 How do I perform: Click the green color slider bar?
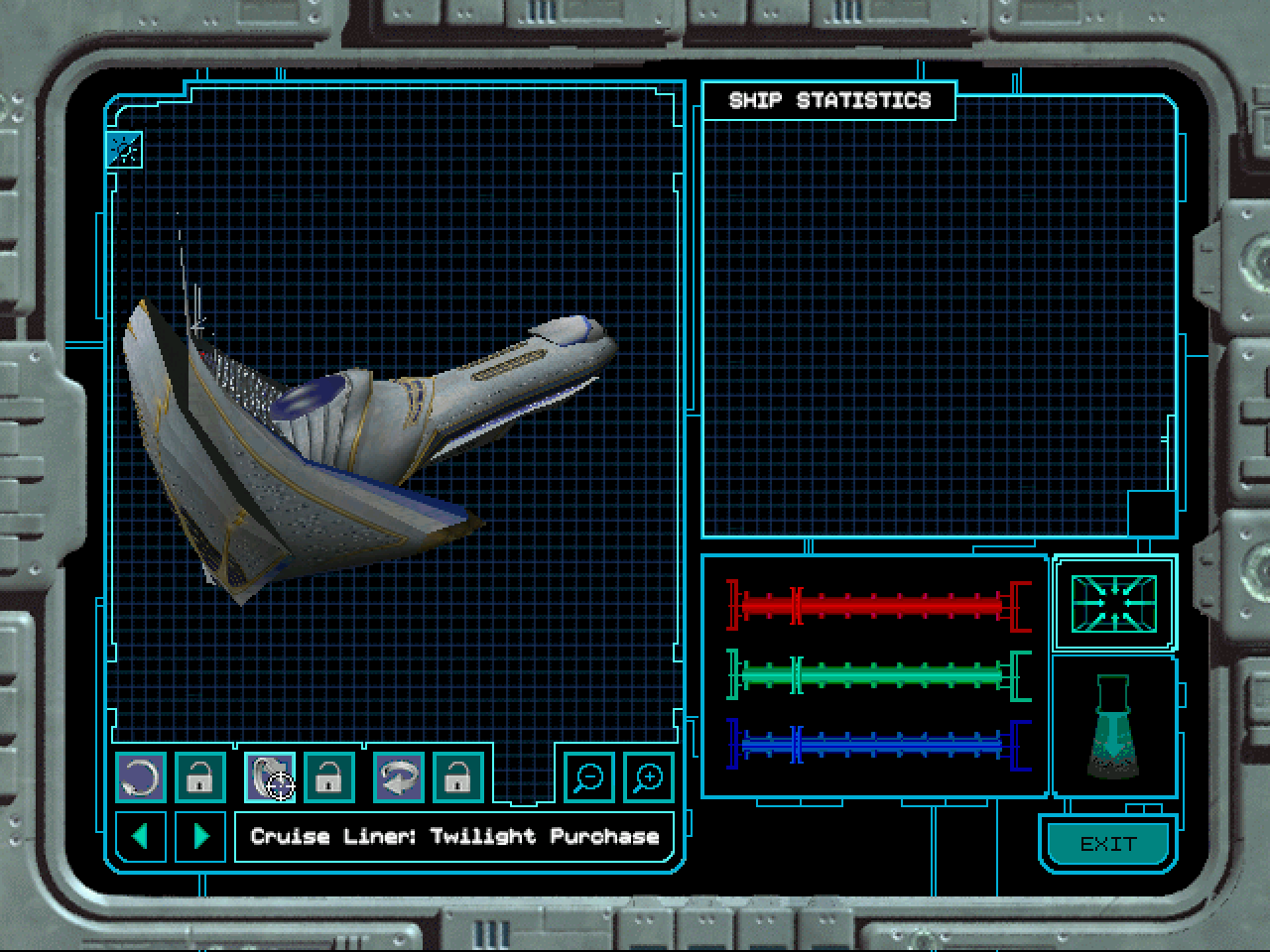878,675
